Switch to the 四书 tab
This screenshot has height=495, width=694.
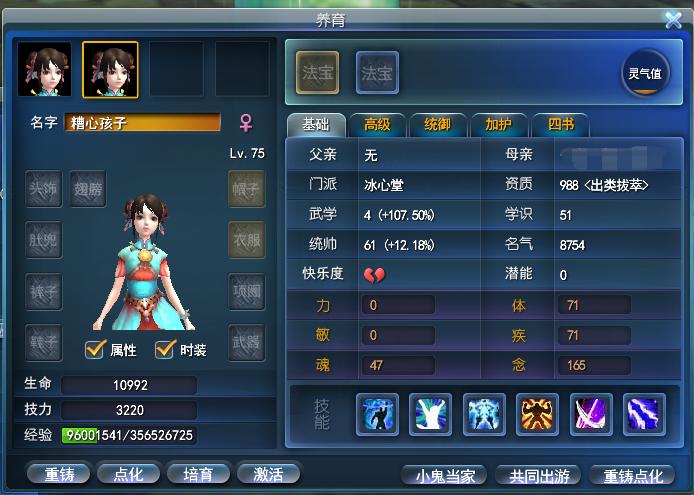pyautogui.click(x=559, y=125)
